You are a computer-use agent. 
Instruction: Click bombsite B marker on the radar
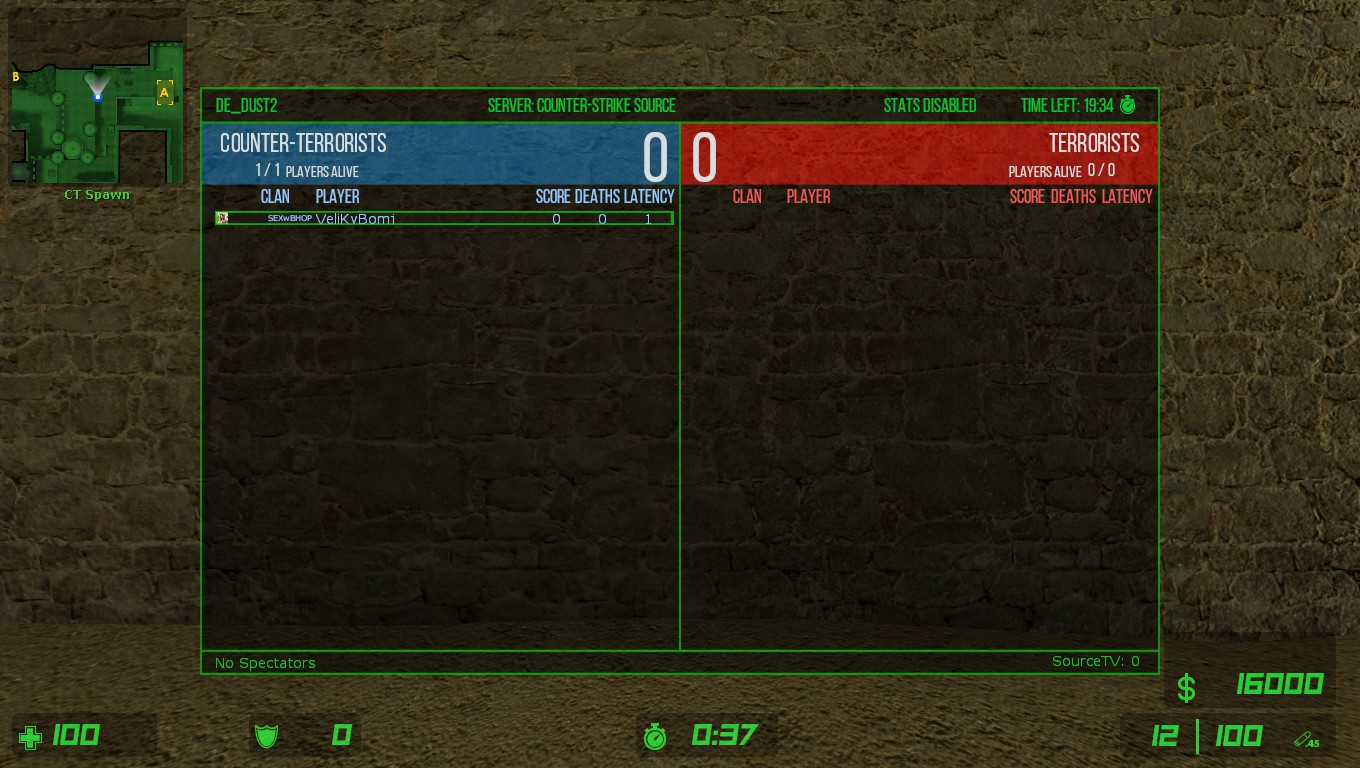[15, 75]
